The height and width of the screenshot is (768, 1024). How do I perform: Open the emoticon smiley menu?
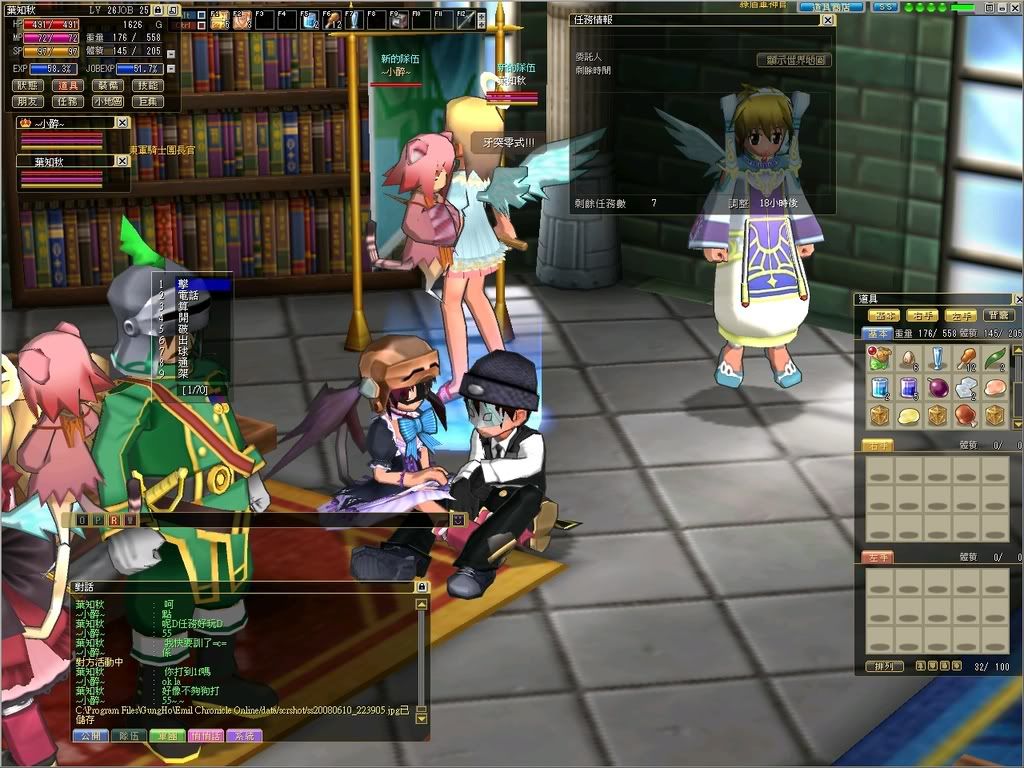[x=458, y=519]
